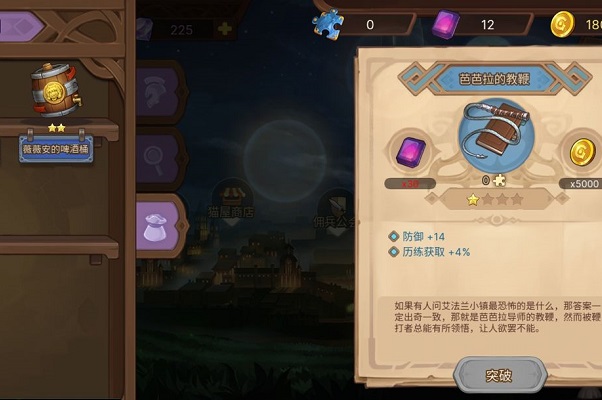The height and width of the screenshot is (400, 602).
Task: Click the puzzle piece resource icon
Action: point(330,23)
